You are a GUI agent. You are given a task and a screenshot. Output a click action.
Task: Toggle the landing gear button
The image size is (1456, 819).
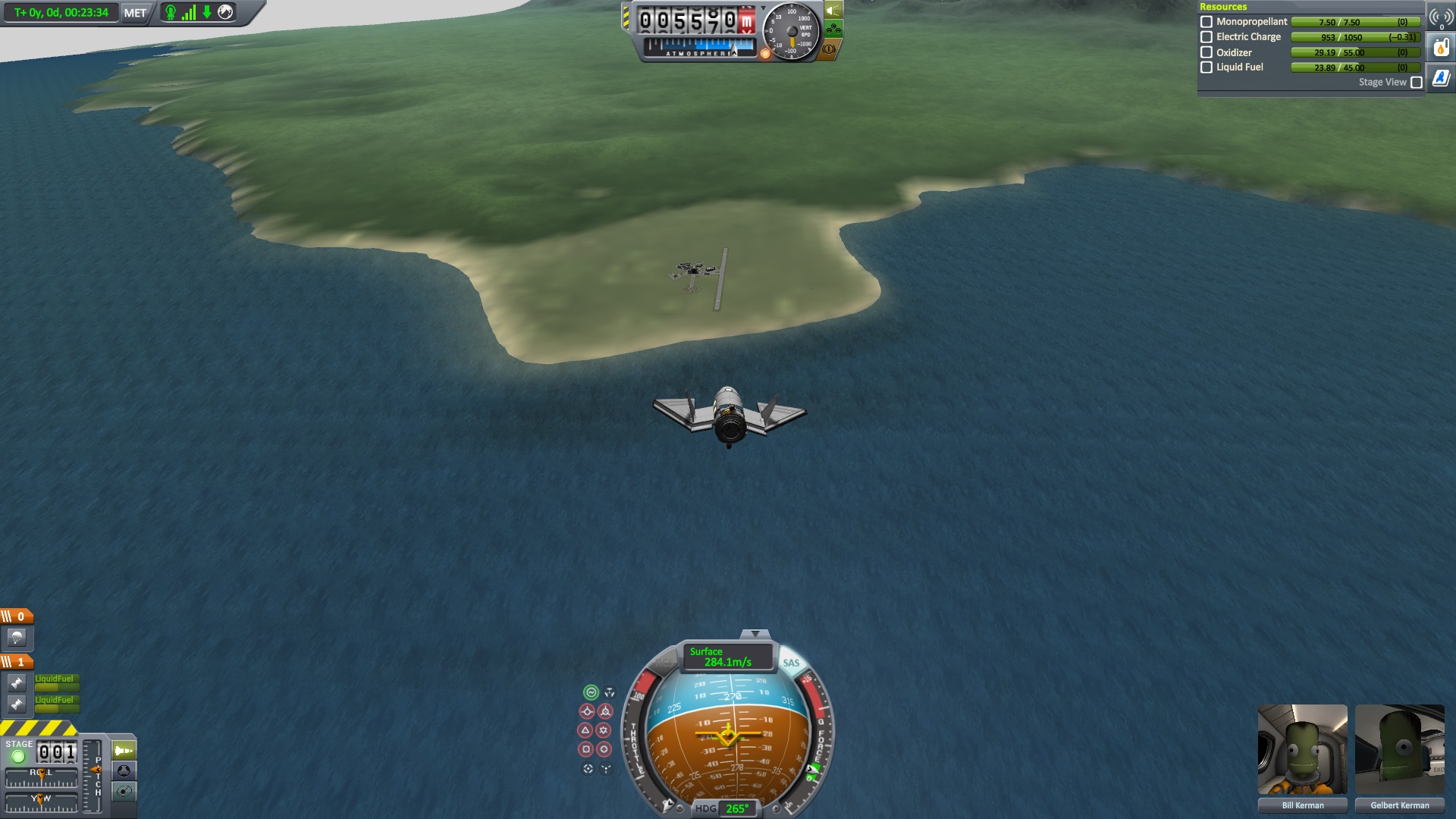tap(833, 30)
